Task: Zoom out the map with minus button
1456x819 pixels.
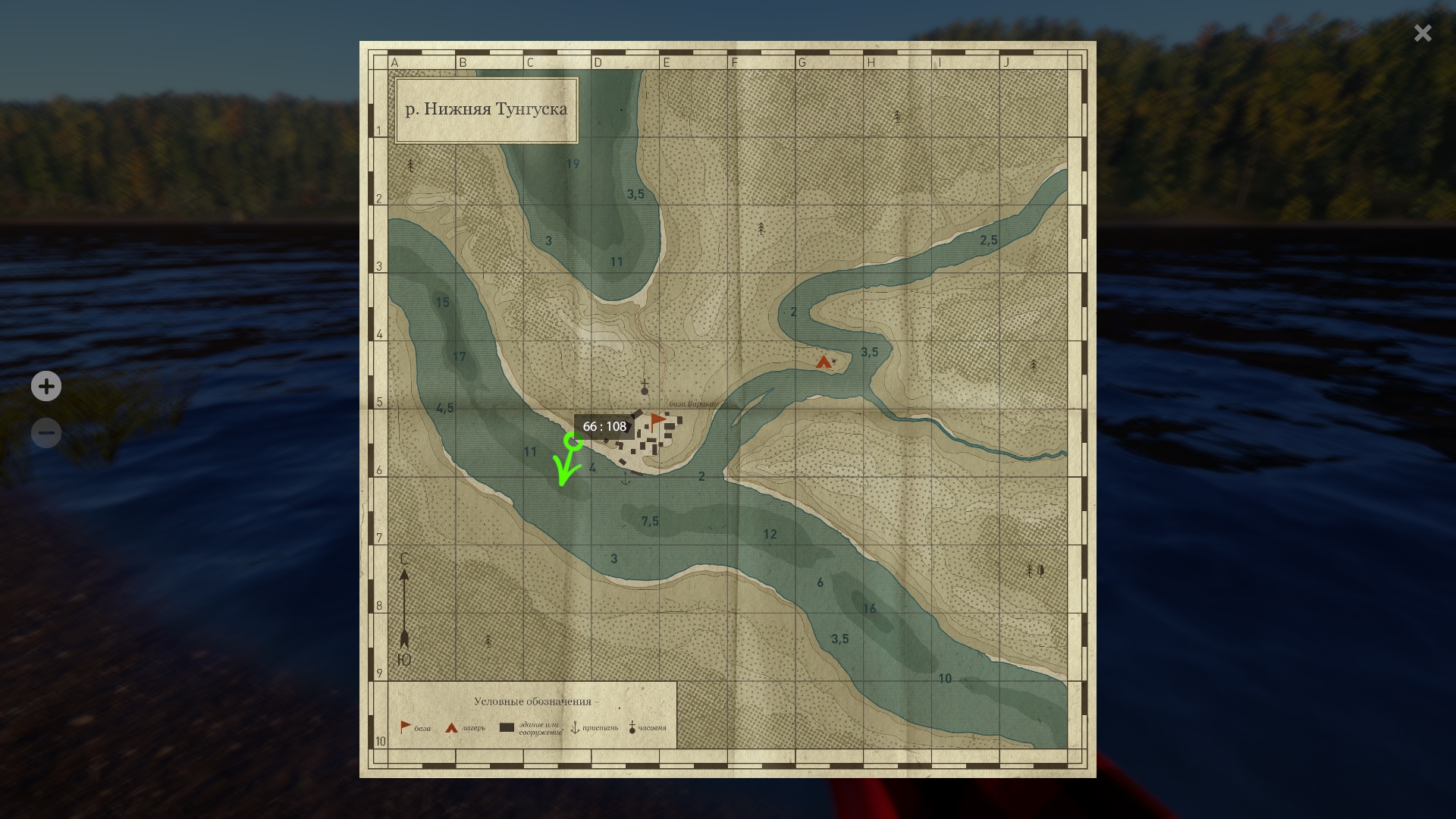Action: coord(46,433)
